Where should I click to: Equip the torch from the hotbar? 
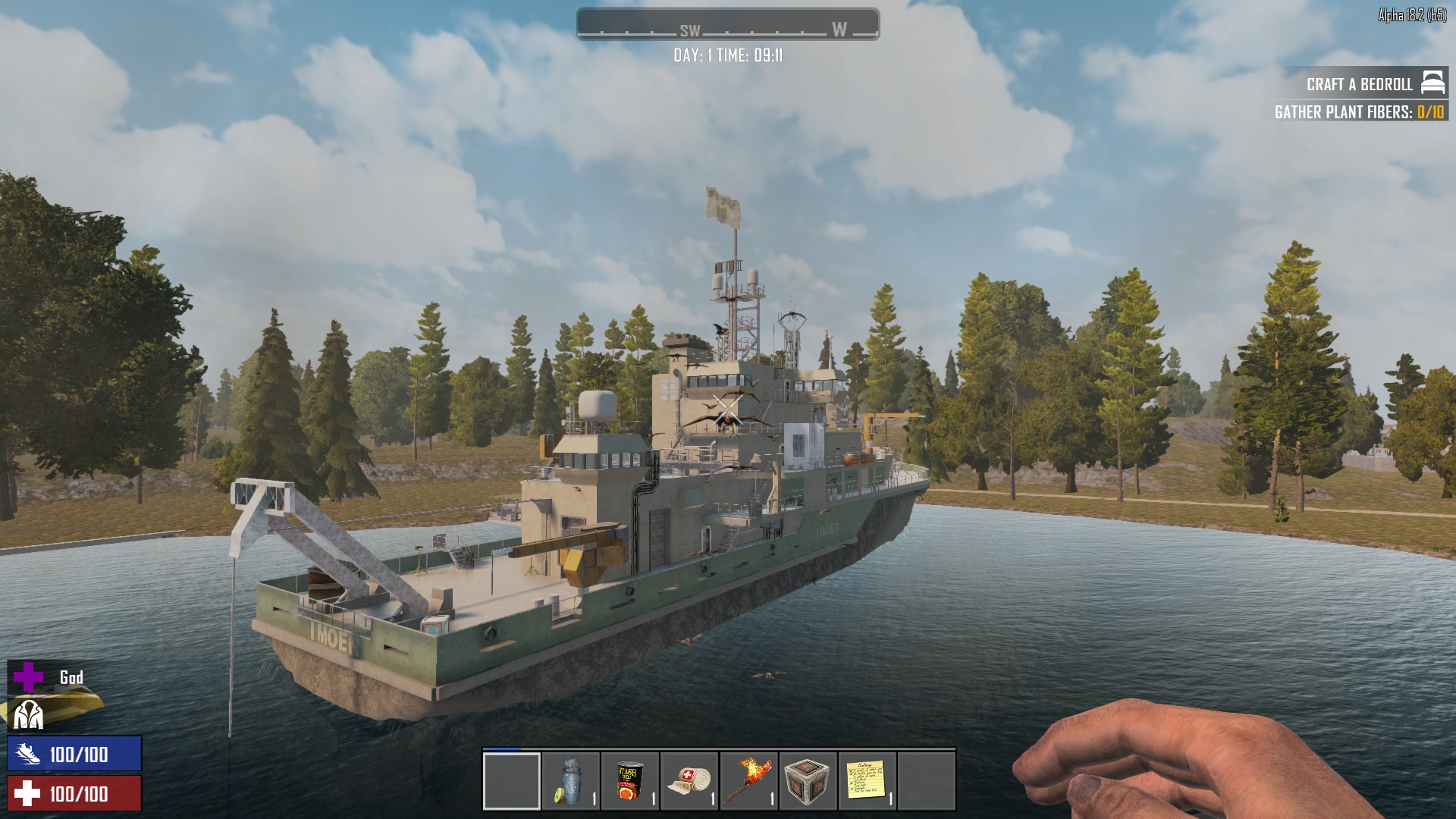[x=748, y=782]
